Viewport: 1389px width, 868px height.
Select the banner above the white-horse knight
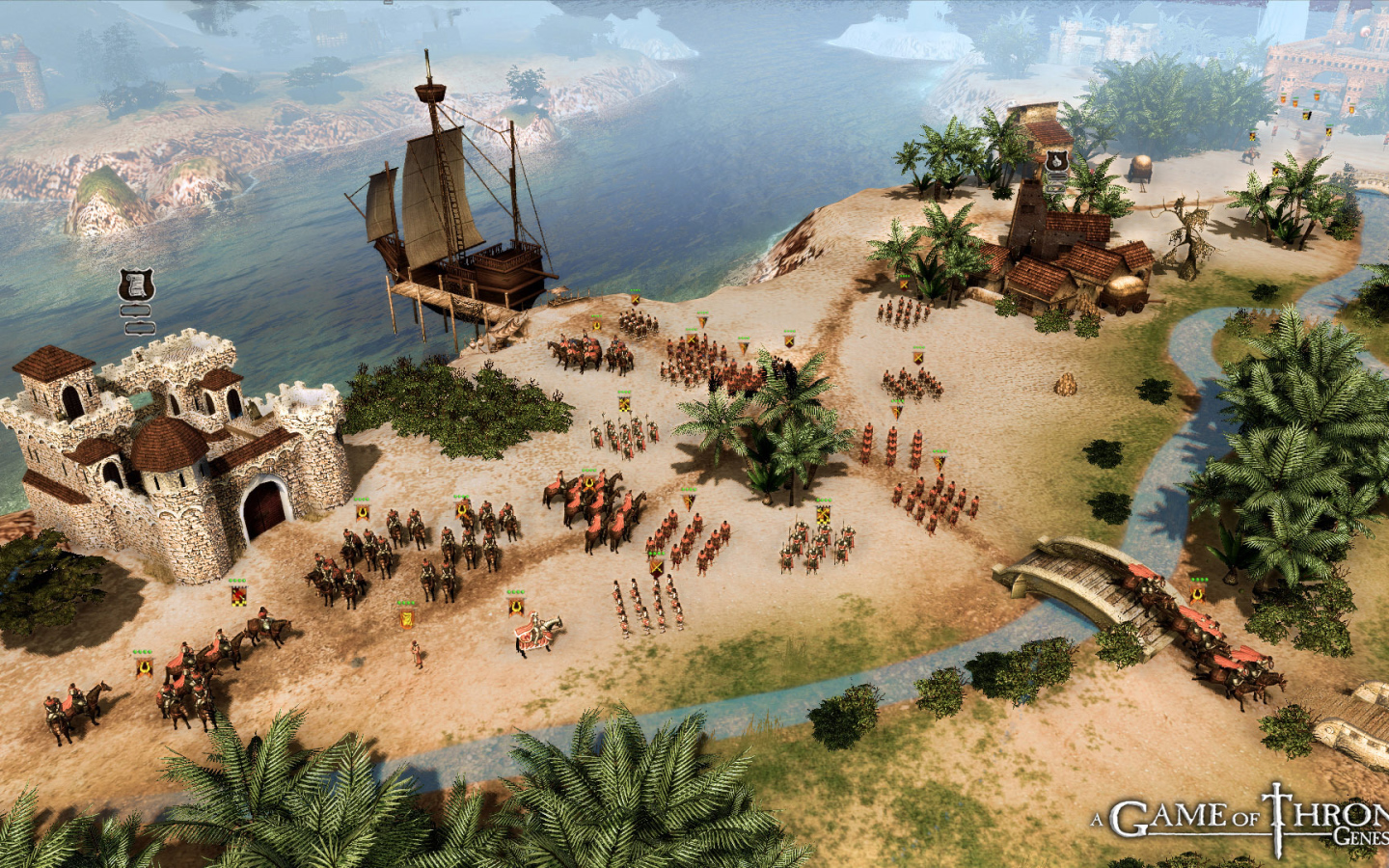point(516,605)
